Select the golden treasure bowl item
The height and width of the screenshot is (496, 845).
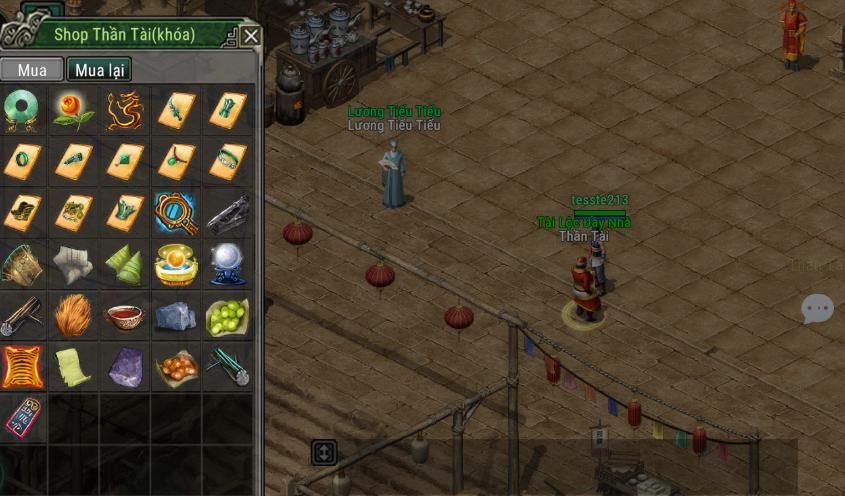click(176, 265)
